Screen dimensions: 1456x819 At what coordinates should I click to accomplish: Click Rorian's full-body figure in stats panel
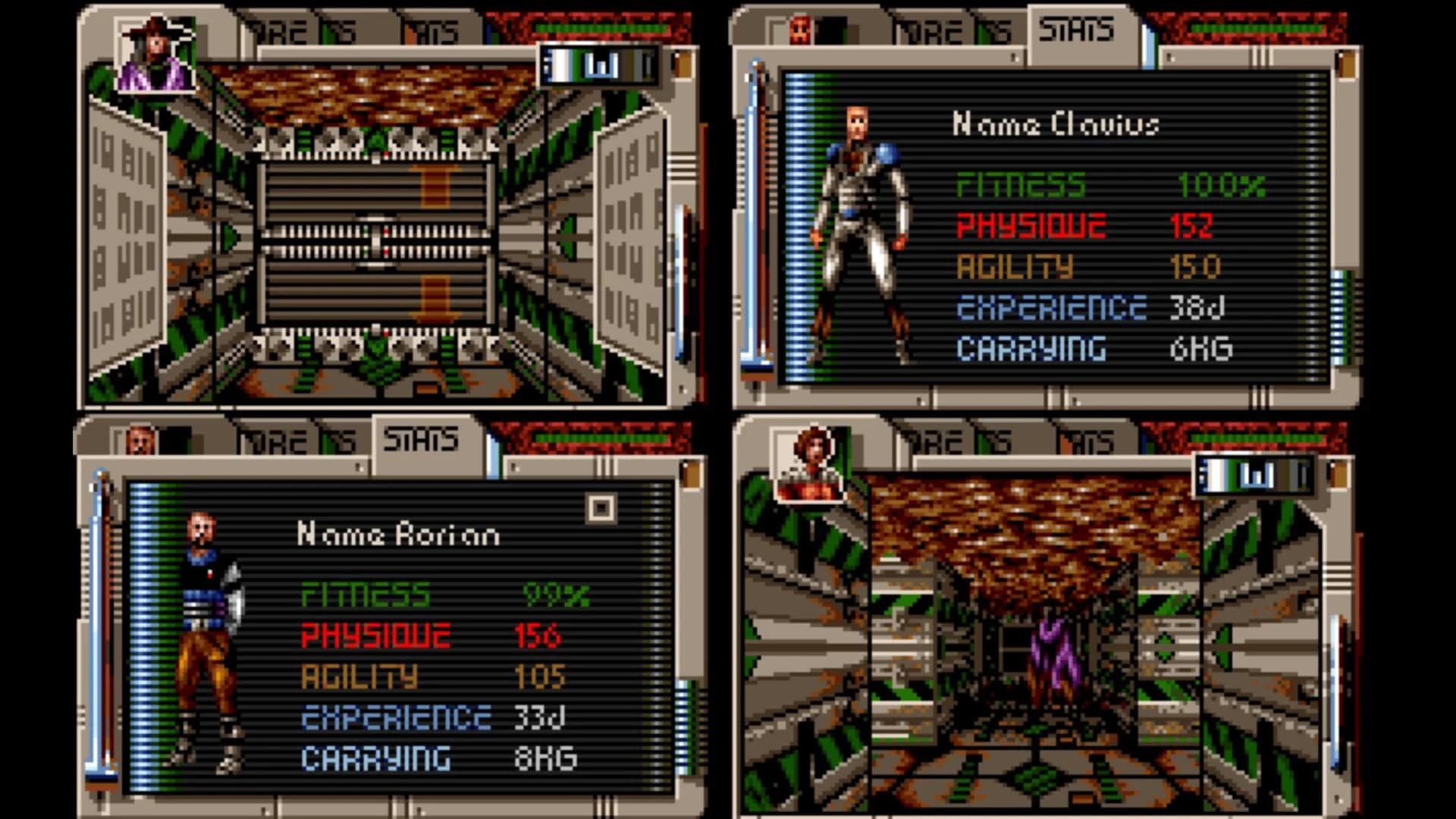coord(205,637)
